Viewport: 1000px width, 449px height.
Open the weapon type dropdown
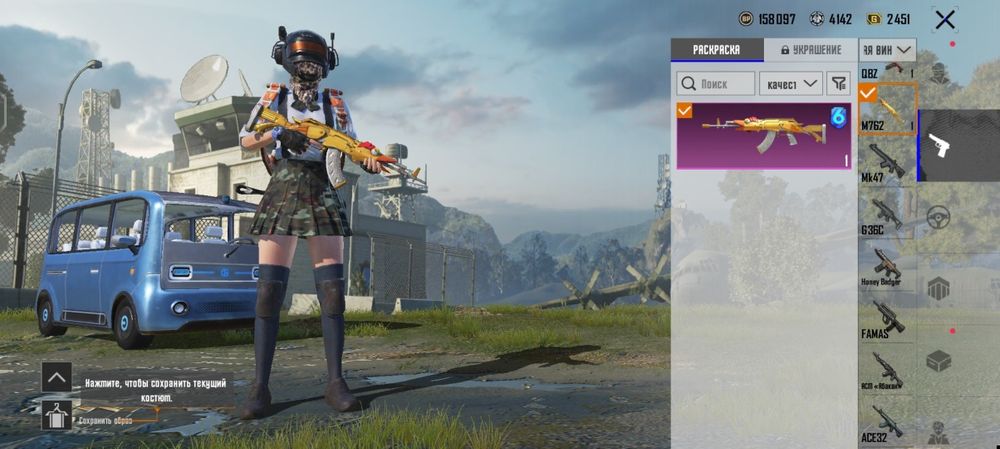pyautogui.click(x=888, y=49)
